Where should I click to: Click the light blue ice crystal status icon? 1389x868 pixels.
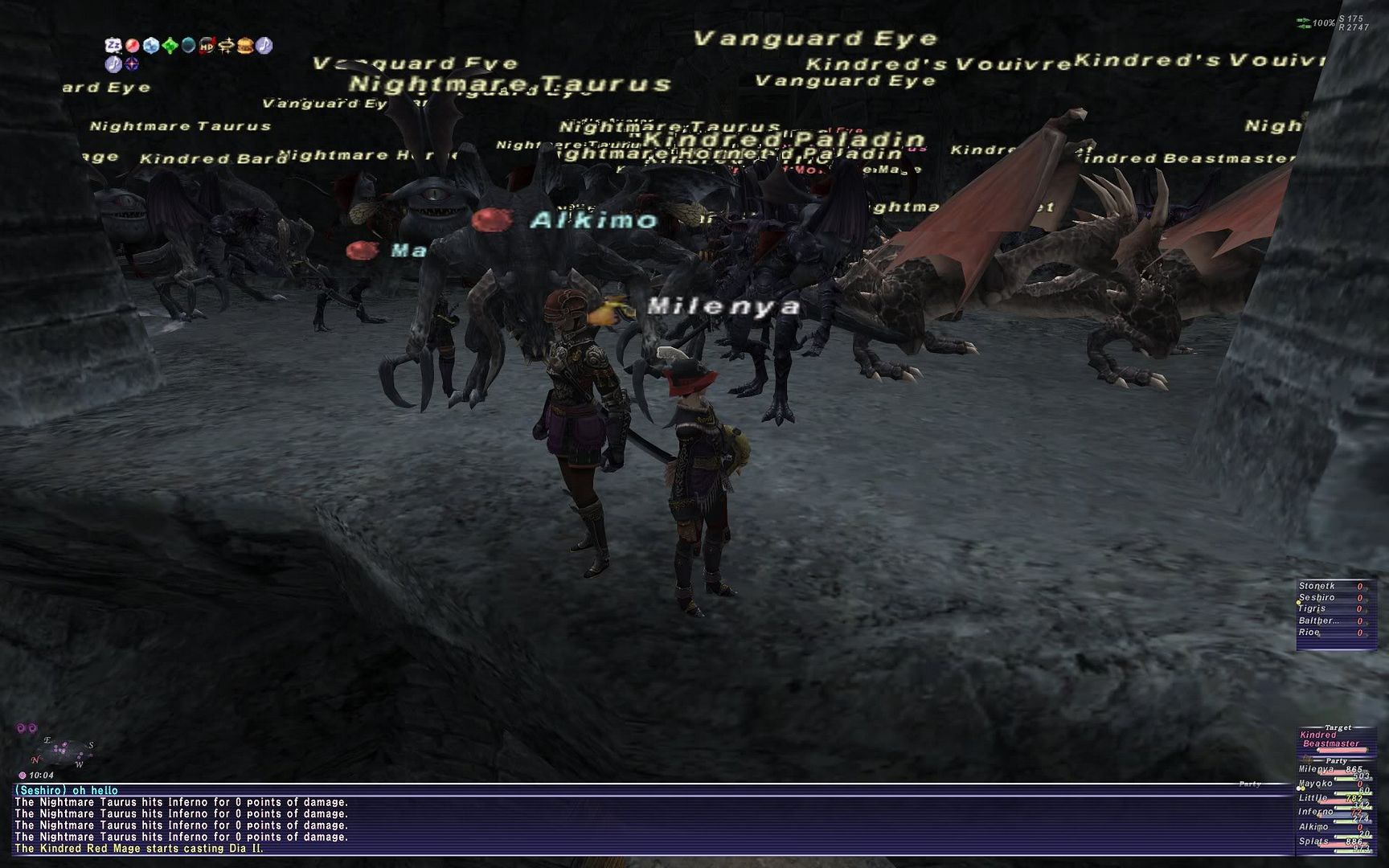(x=150, y=46)
